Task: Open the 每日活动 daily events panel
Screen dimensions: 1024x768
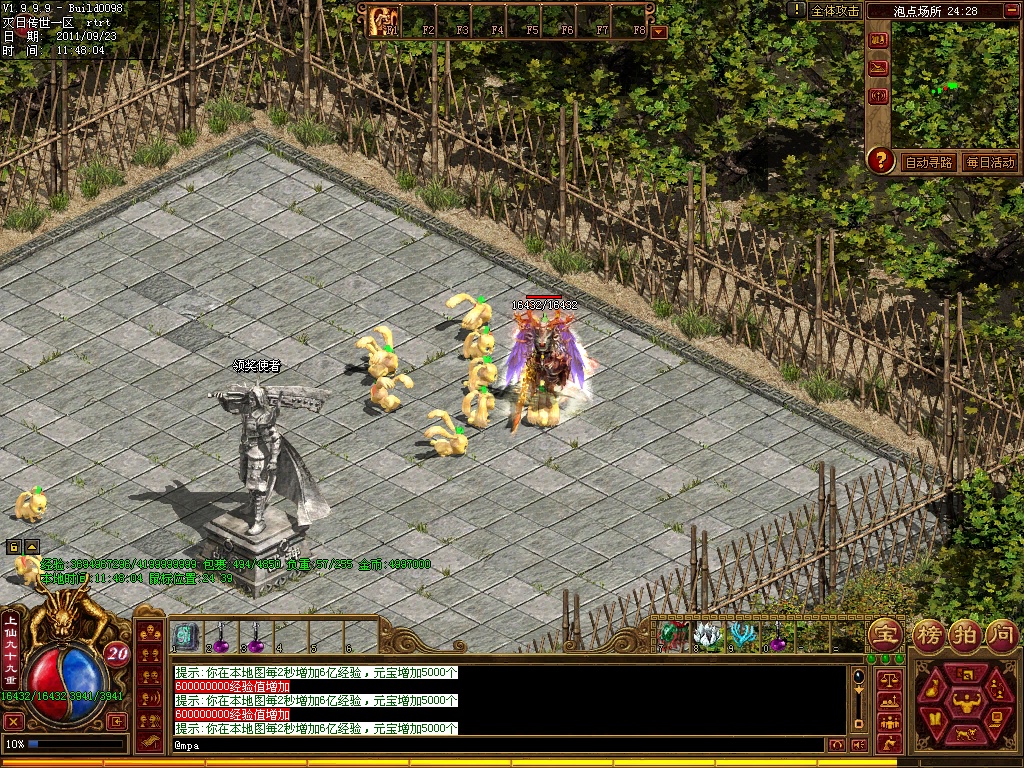Action: (x=990, y=162)
